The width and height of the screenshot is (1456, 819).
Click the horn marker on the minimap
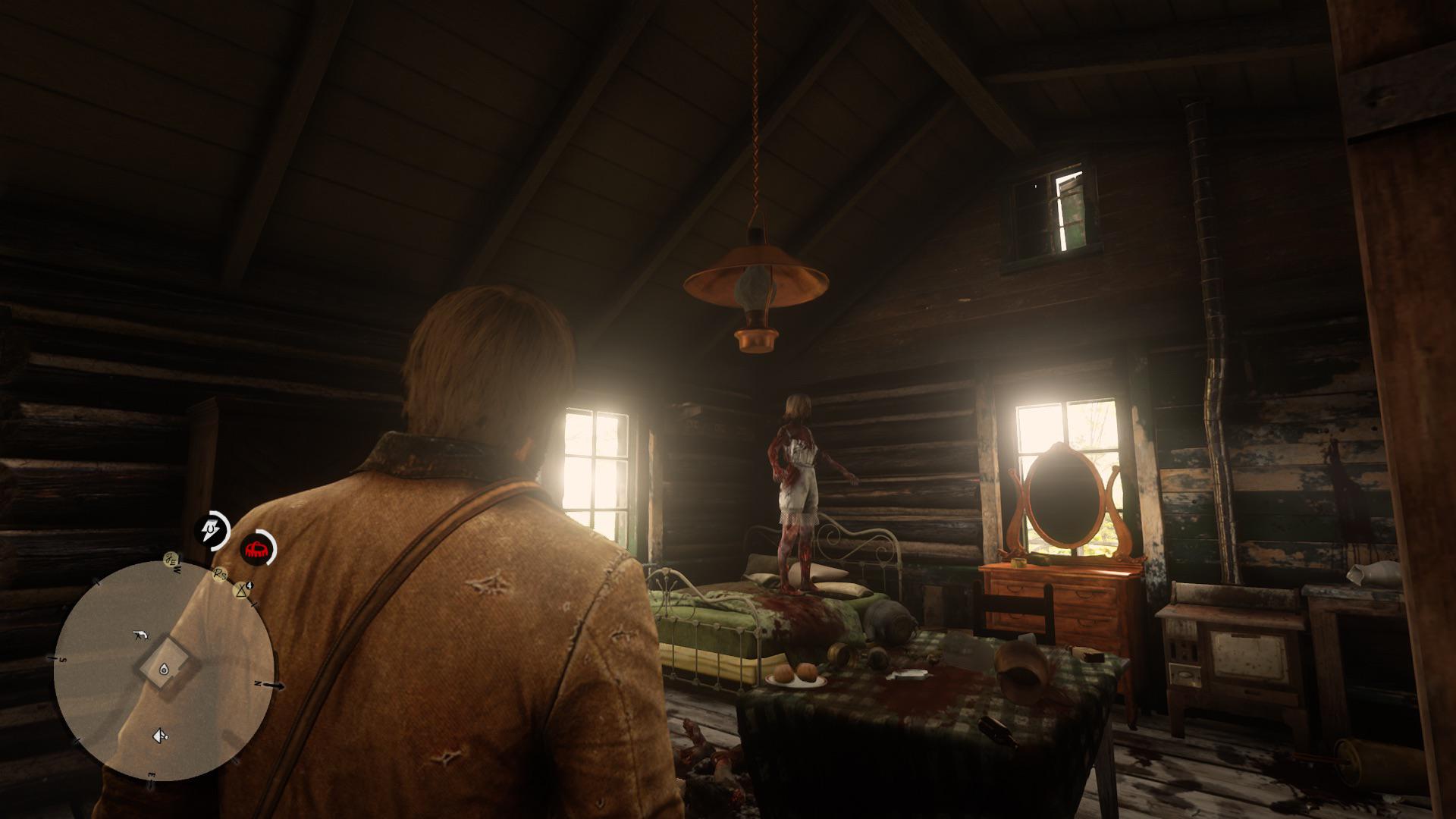[159, 736]
